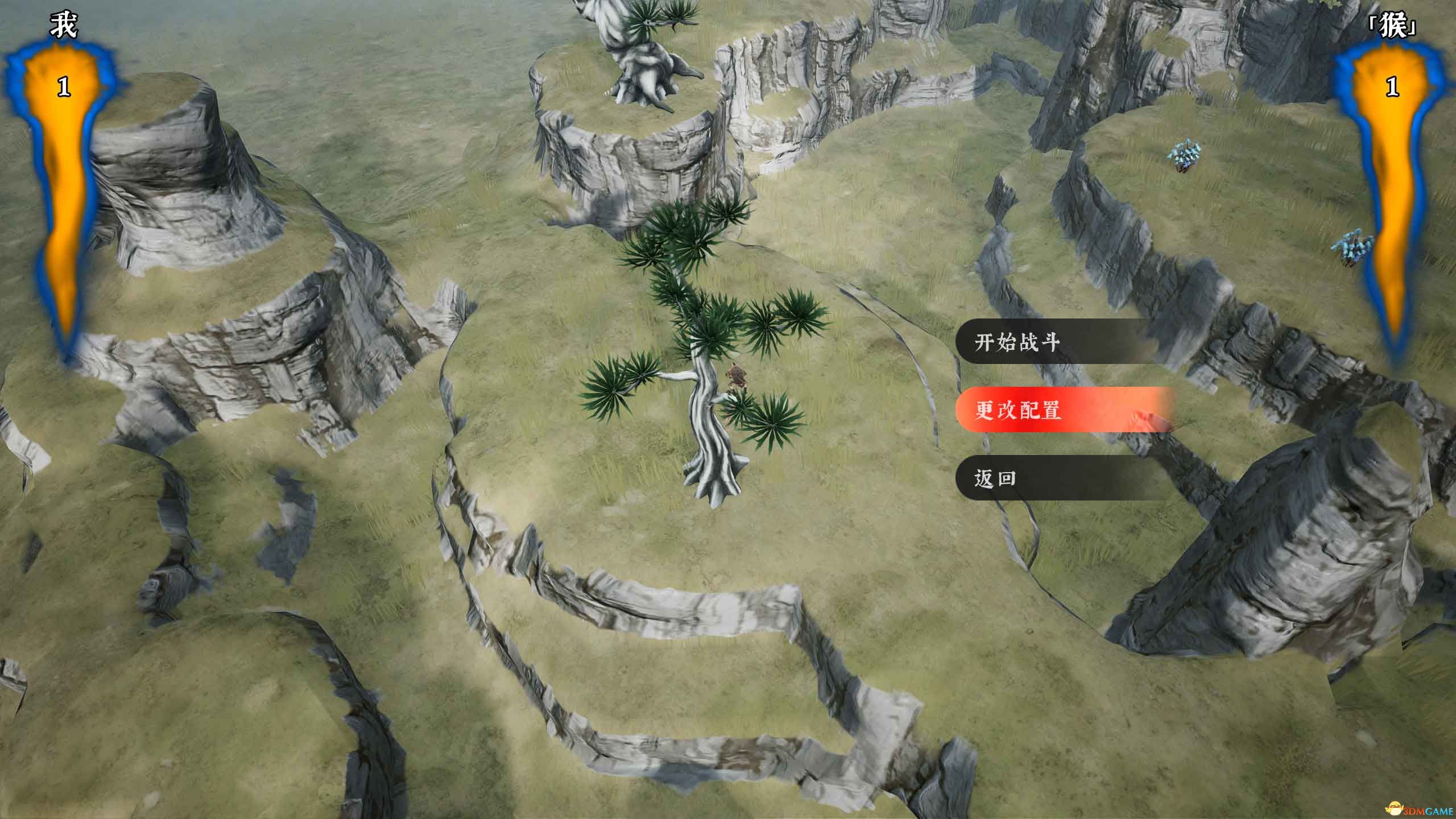Click the score 1 below 我

coord(64,85)
